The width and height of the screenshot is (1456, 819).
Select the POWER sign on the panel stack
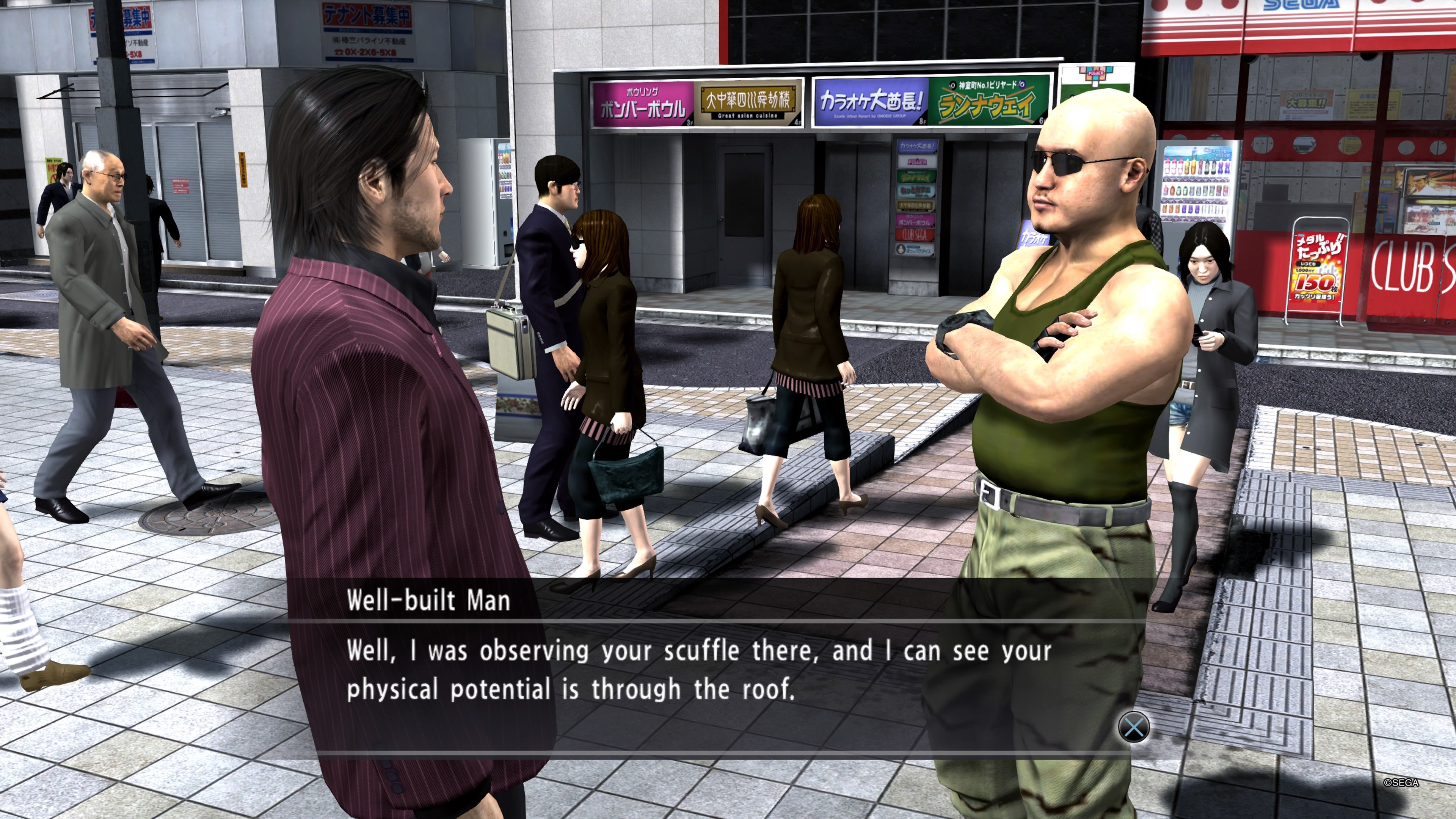917,162
